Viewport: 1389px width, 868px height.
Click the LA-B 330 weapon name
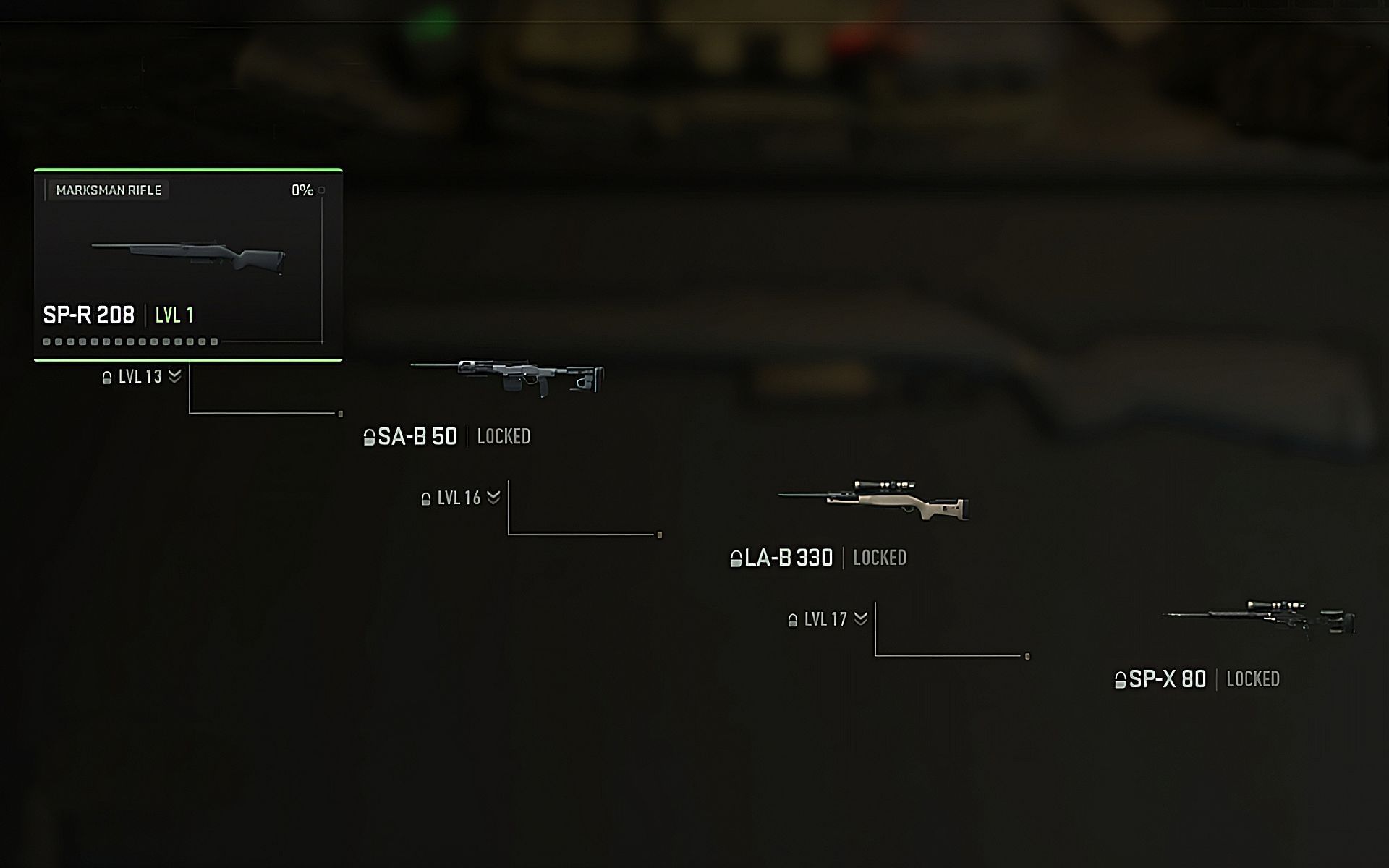point(789,558)
